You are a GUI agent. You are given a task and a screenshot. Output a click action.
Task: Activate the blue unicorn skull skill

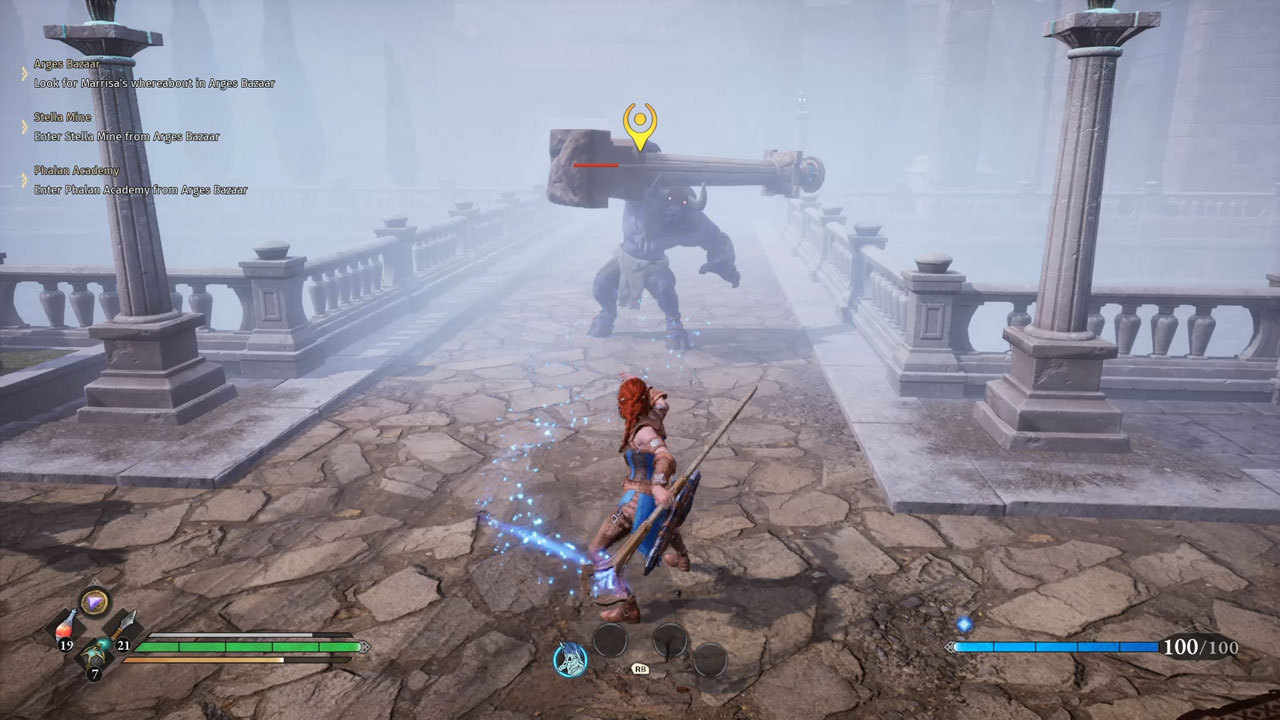(570, 659)
